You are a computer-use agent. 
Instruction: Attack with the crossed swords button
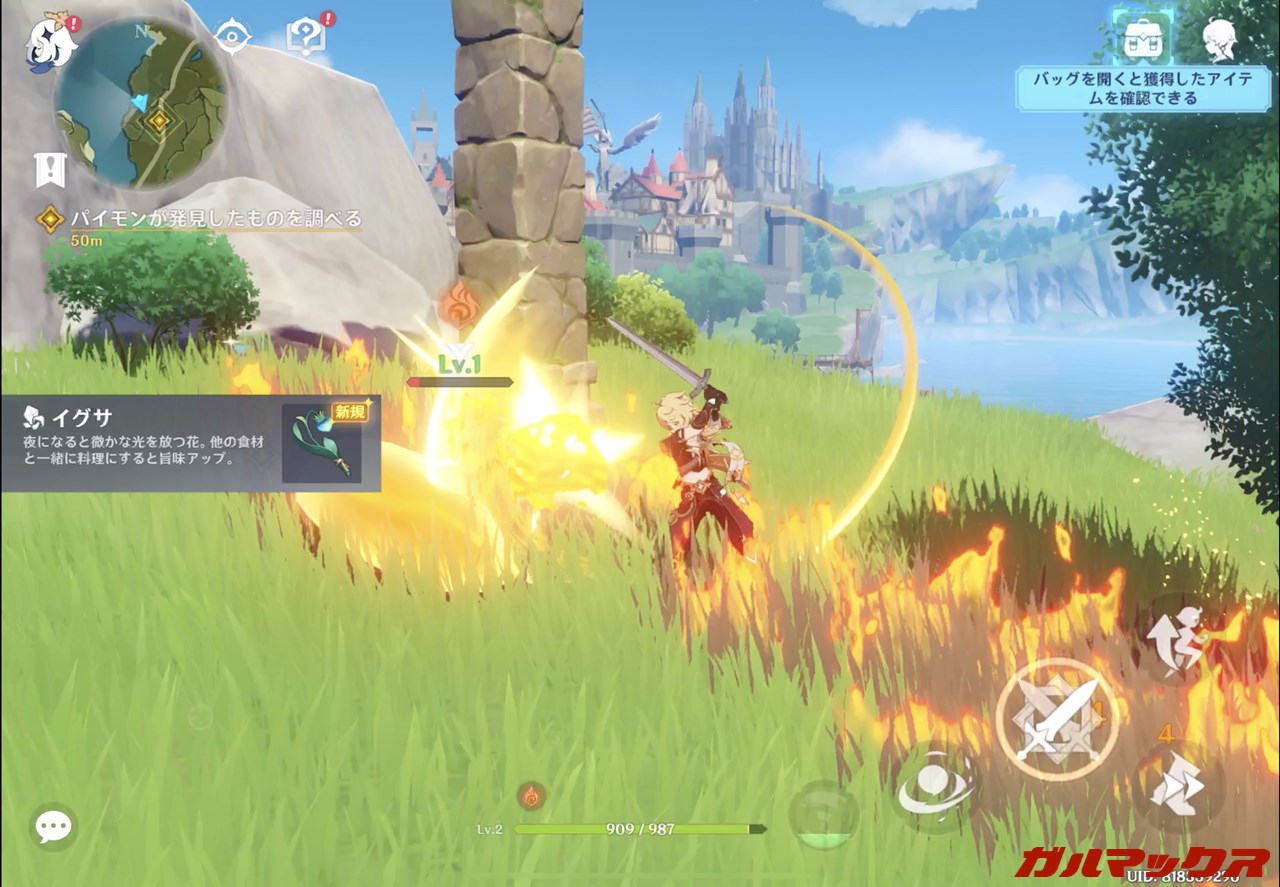(1058, 720)
